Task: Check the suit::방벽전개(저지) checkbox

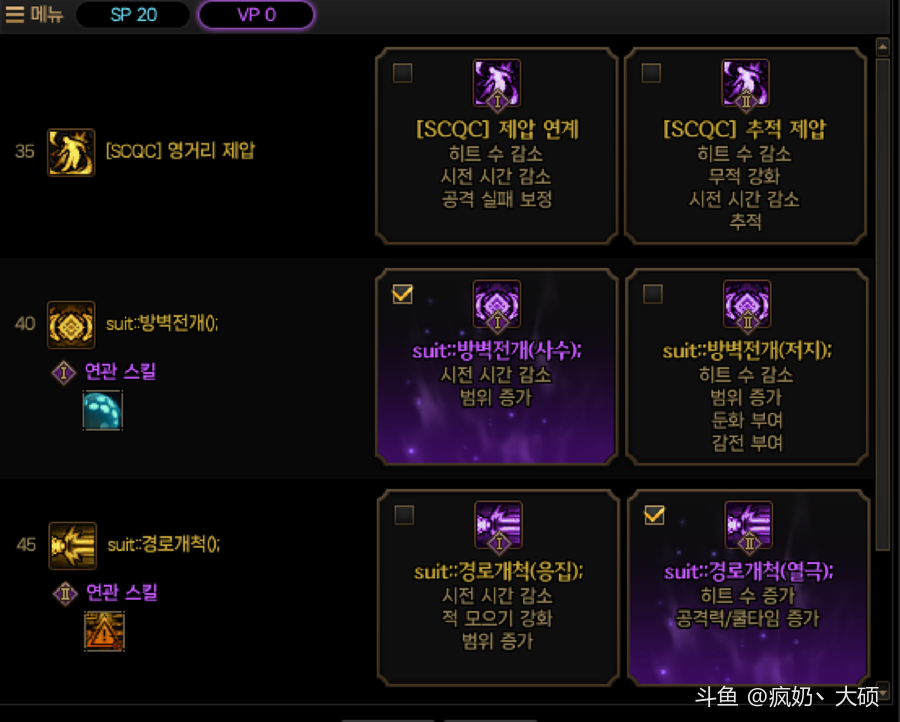Action: click(x=652, y=294)
